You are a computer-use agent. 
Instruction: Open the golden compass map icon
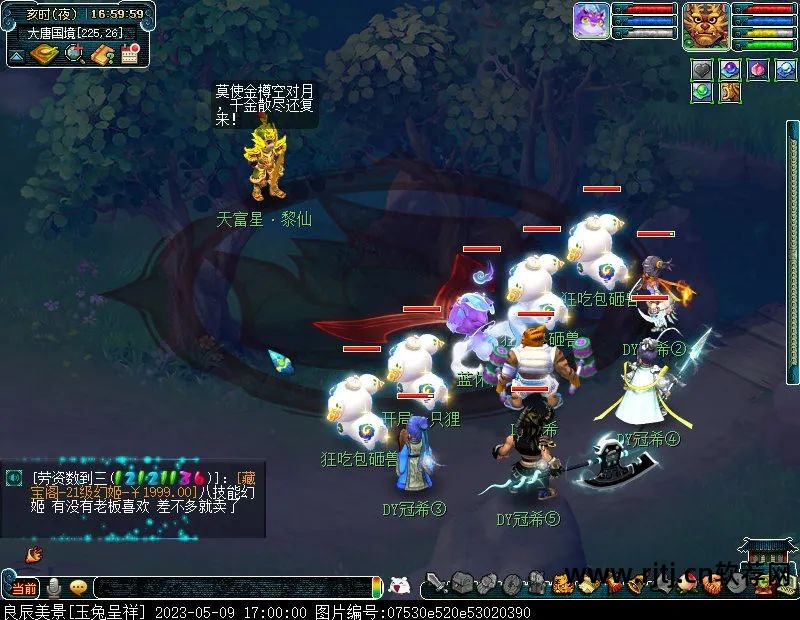click(44, 55)
